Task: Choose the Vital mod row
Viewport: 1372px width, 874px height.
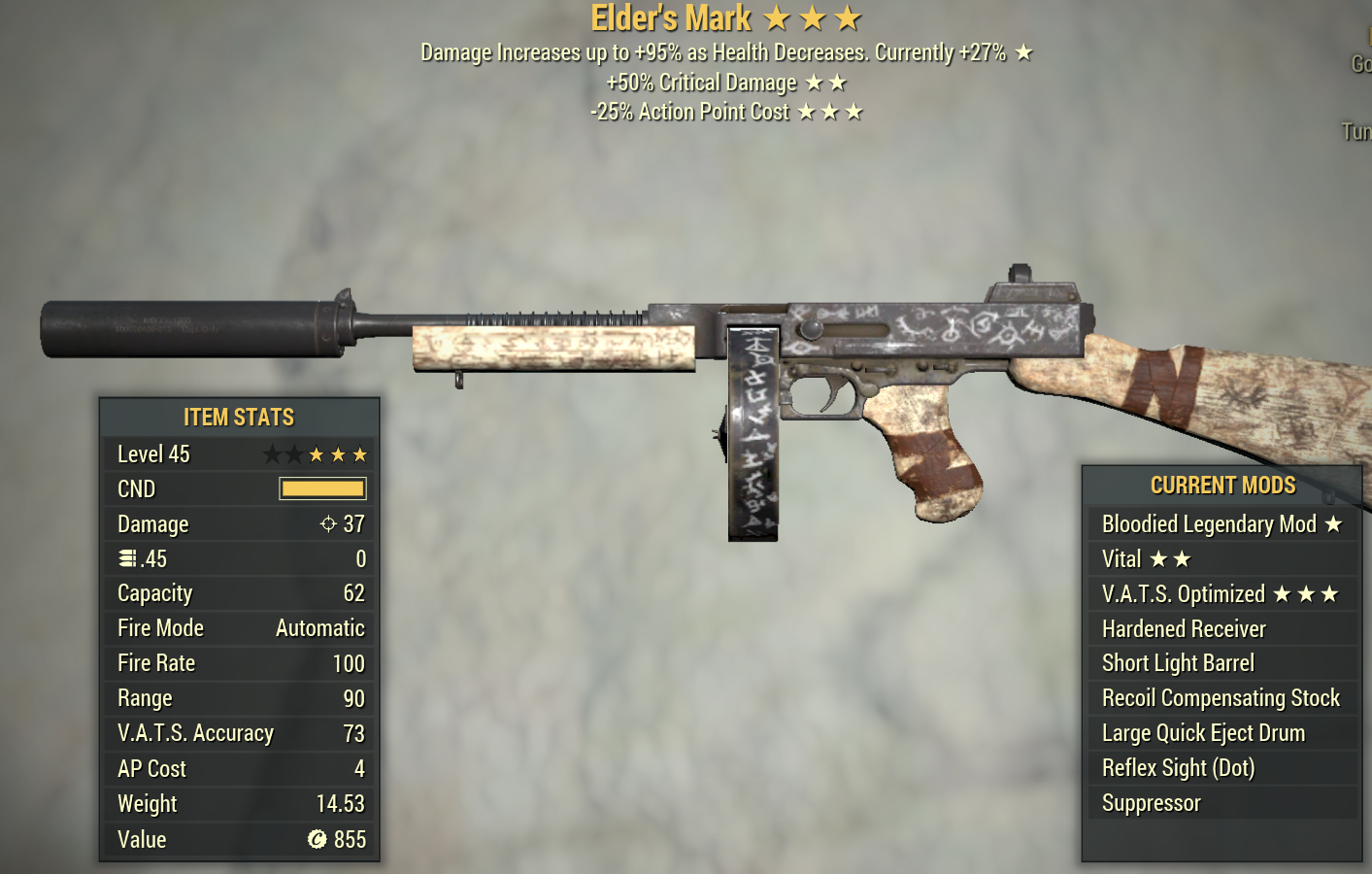Action: tap(1221, 559)
